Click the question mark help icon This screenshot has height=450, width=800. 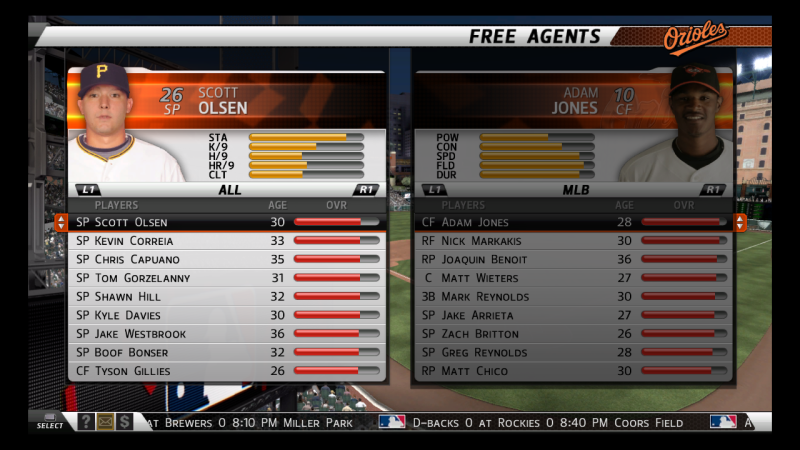[86, 422]
